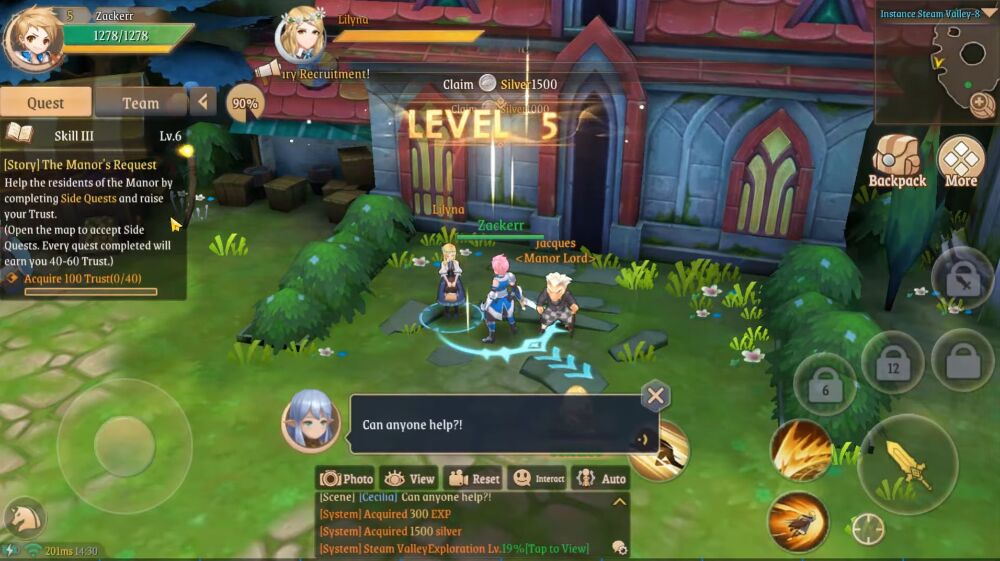The width and height of the screenshot is (1000, 561).
Task: Close Cecilia's dialogue bubble
Action: [x=655, y=396]
